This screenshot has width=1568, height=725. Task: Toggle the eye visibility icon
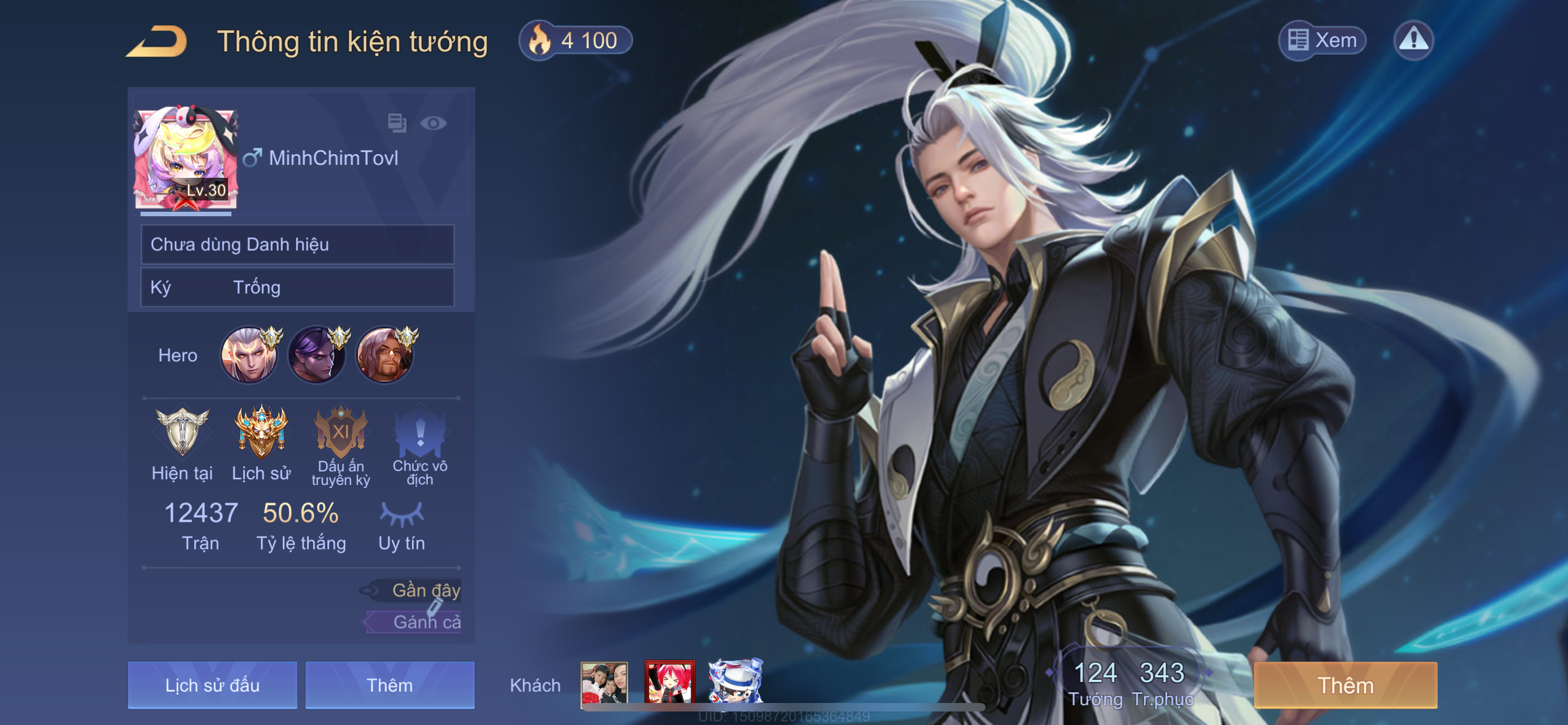(433, 124)
